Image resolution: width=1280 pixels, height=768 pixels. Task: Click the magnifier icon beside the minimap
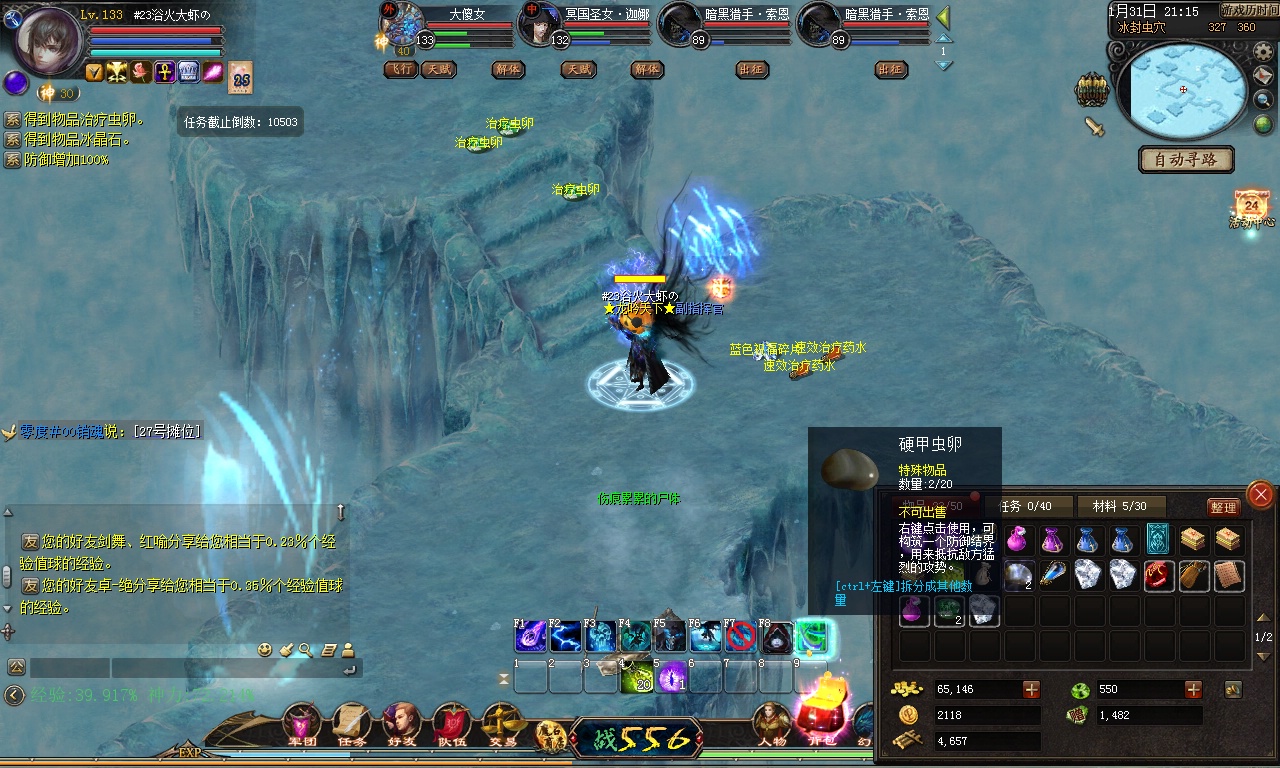click(1264, 100)
